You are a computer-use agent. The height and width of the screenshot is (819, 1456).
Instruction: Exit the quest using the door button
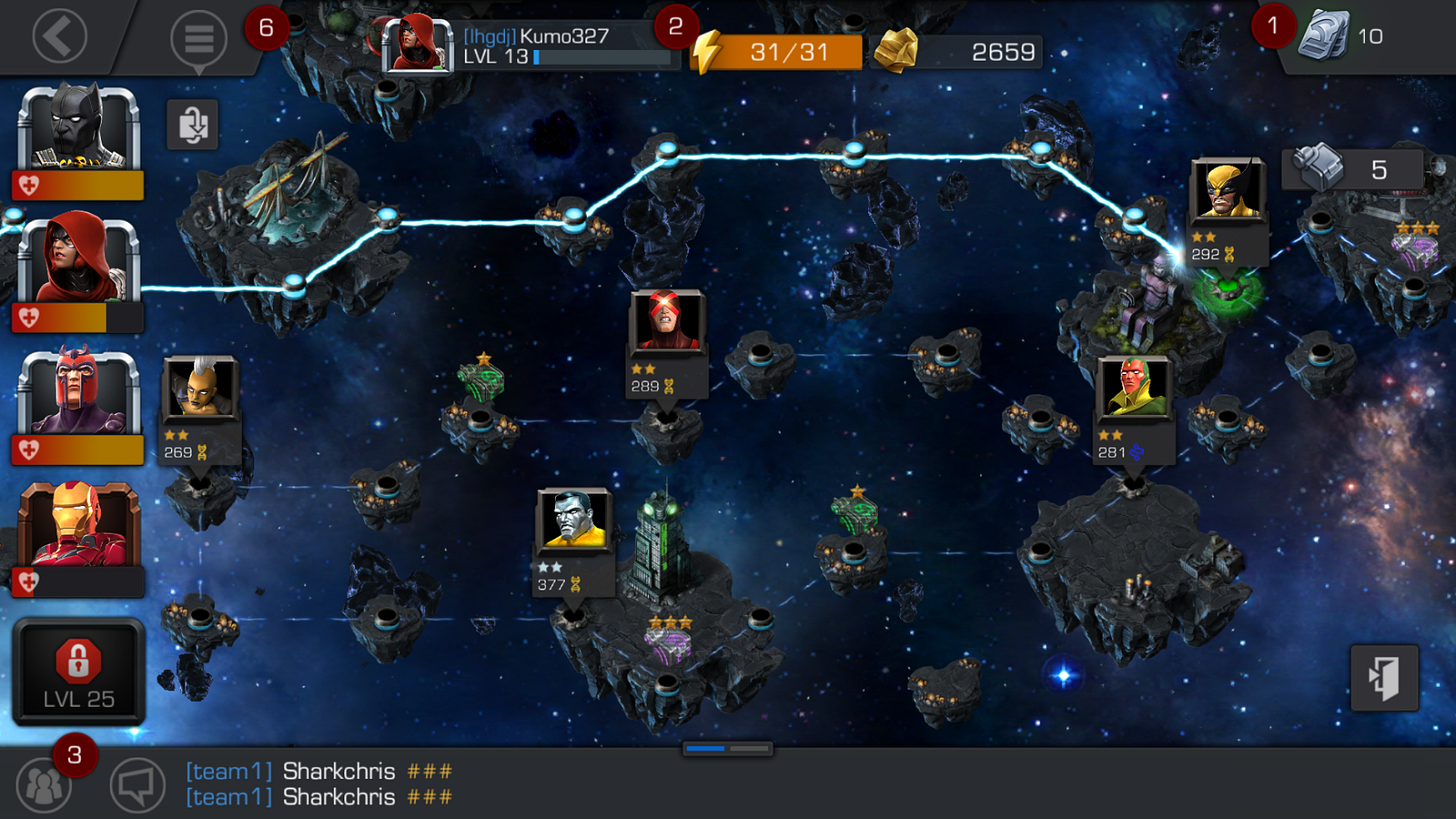(1384, 678)
